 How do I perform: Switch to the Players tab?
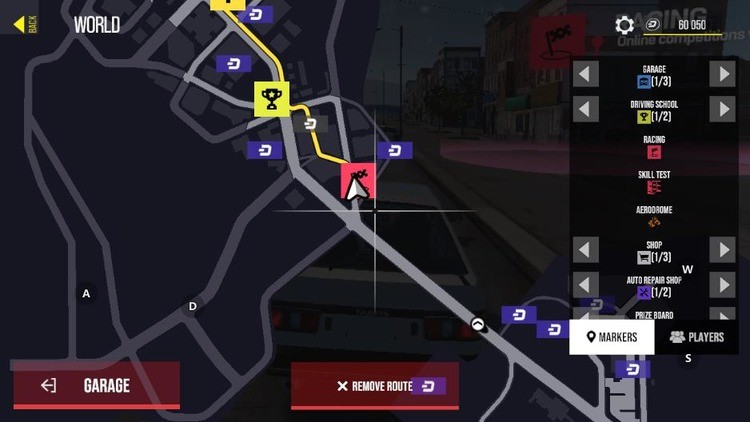(x=697, y=337)
